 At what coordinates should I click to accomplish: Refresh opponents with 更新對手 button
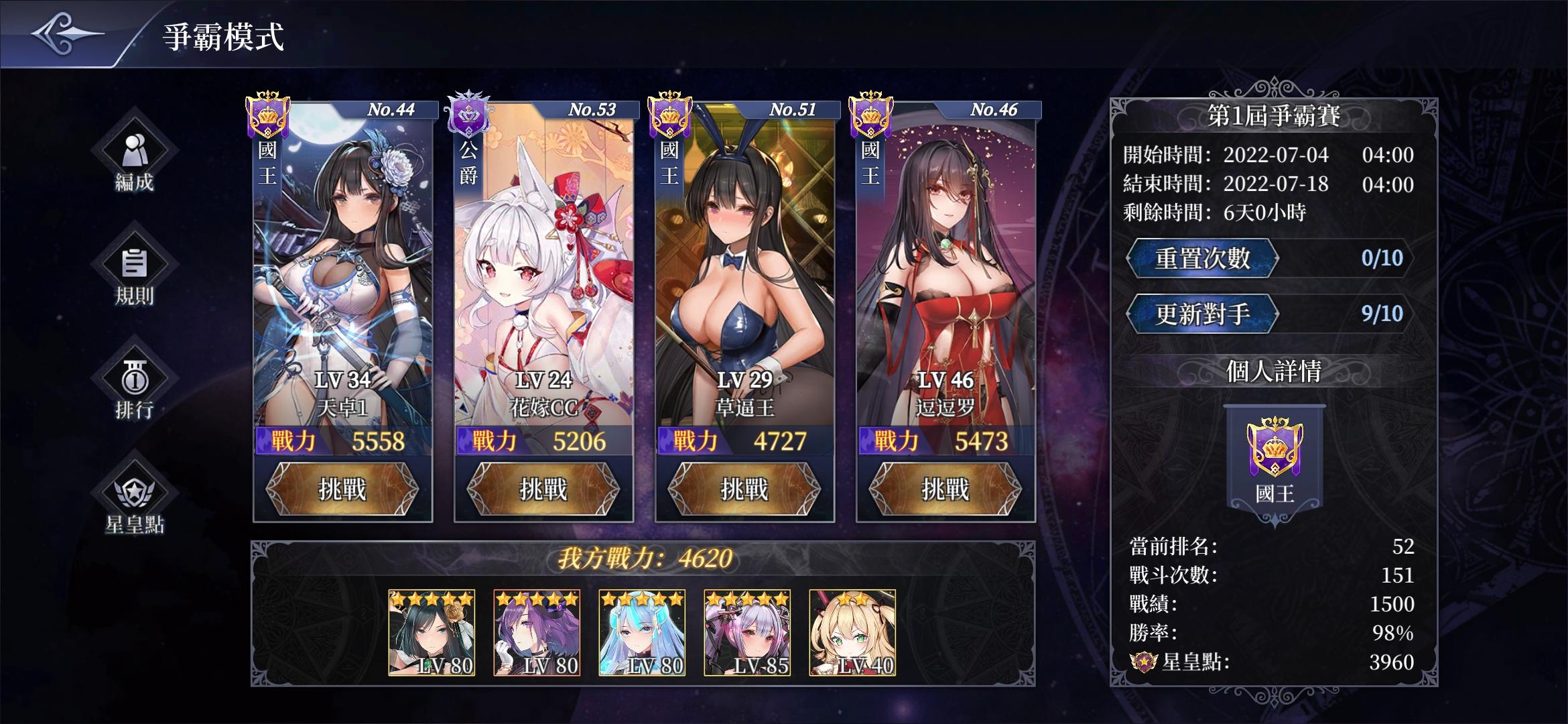(1202, 314)
